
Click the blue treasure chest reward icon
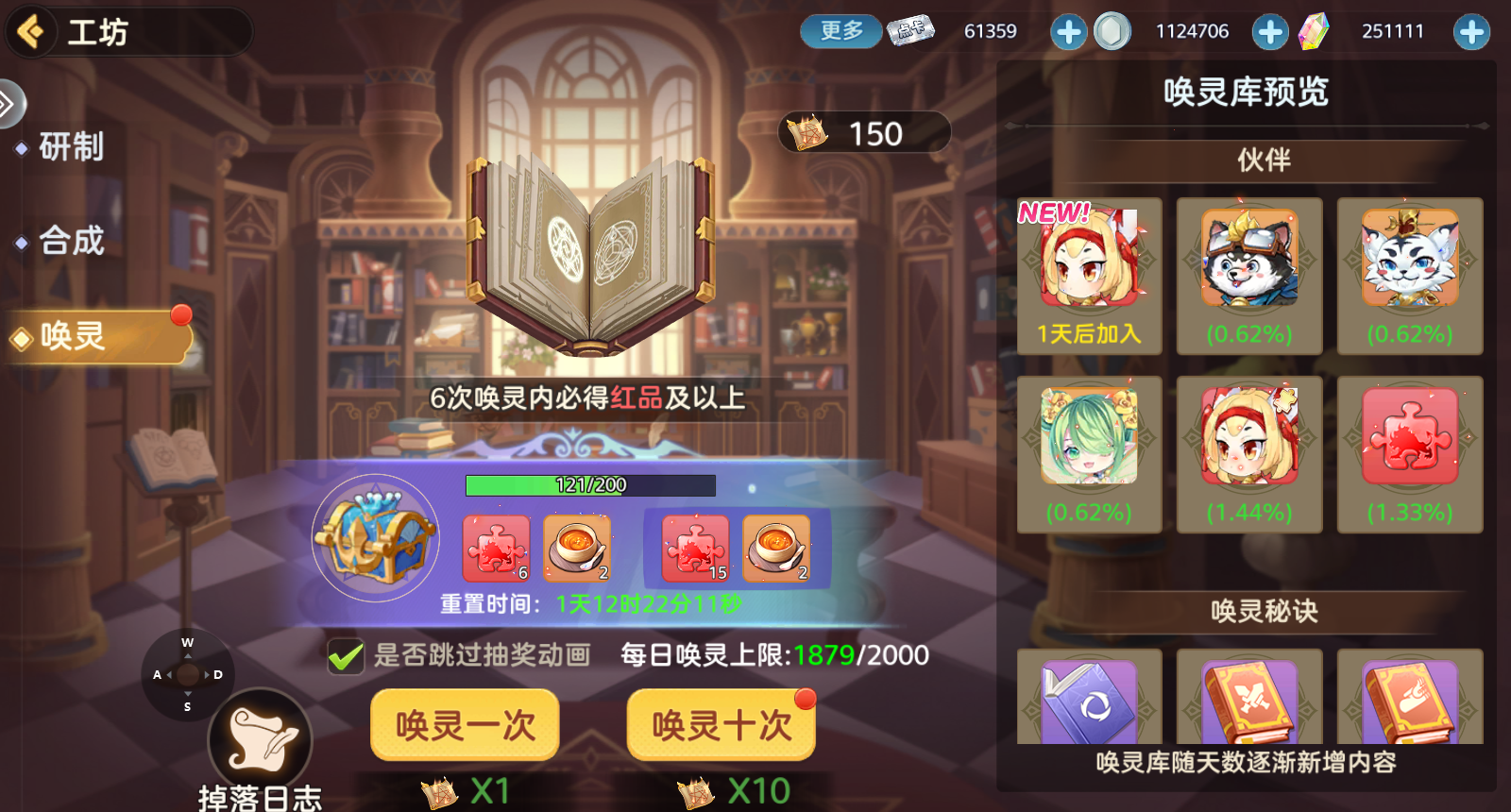click(x=374, y=538)
